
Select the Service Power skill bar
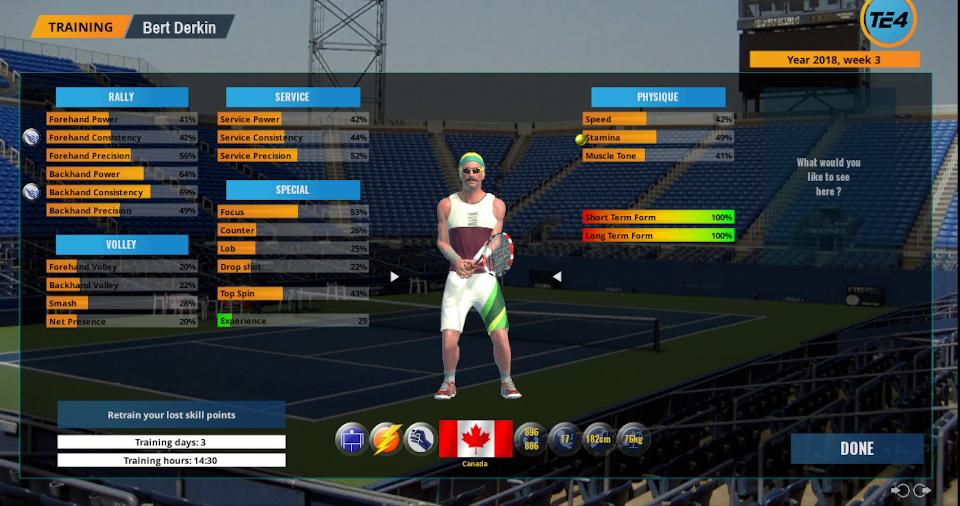[x=293, y=119]
